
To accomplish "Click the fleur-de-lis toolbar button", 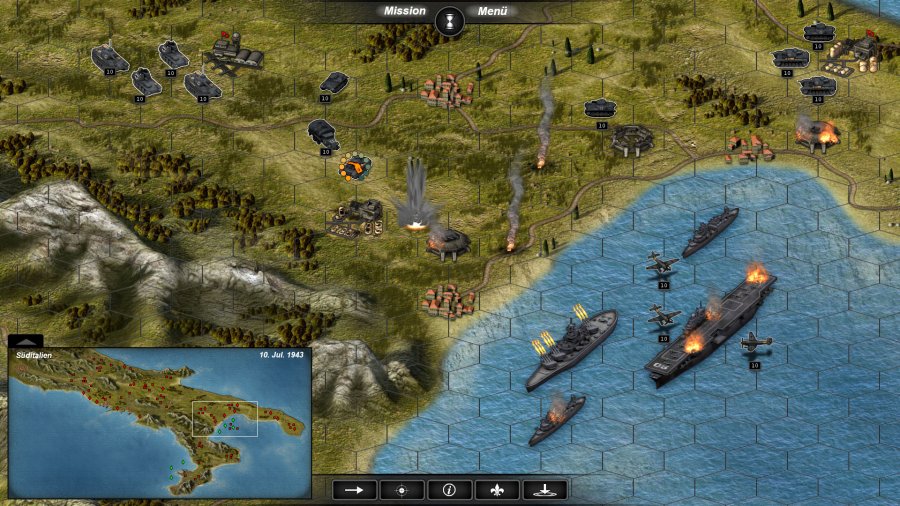I will [x=497, y=490].
